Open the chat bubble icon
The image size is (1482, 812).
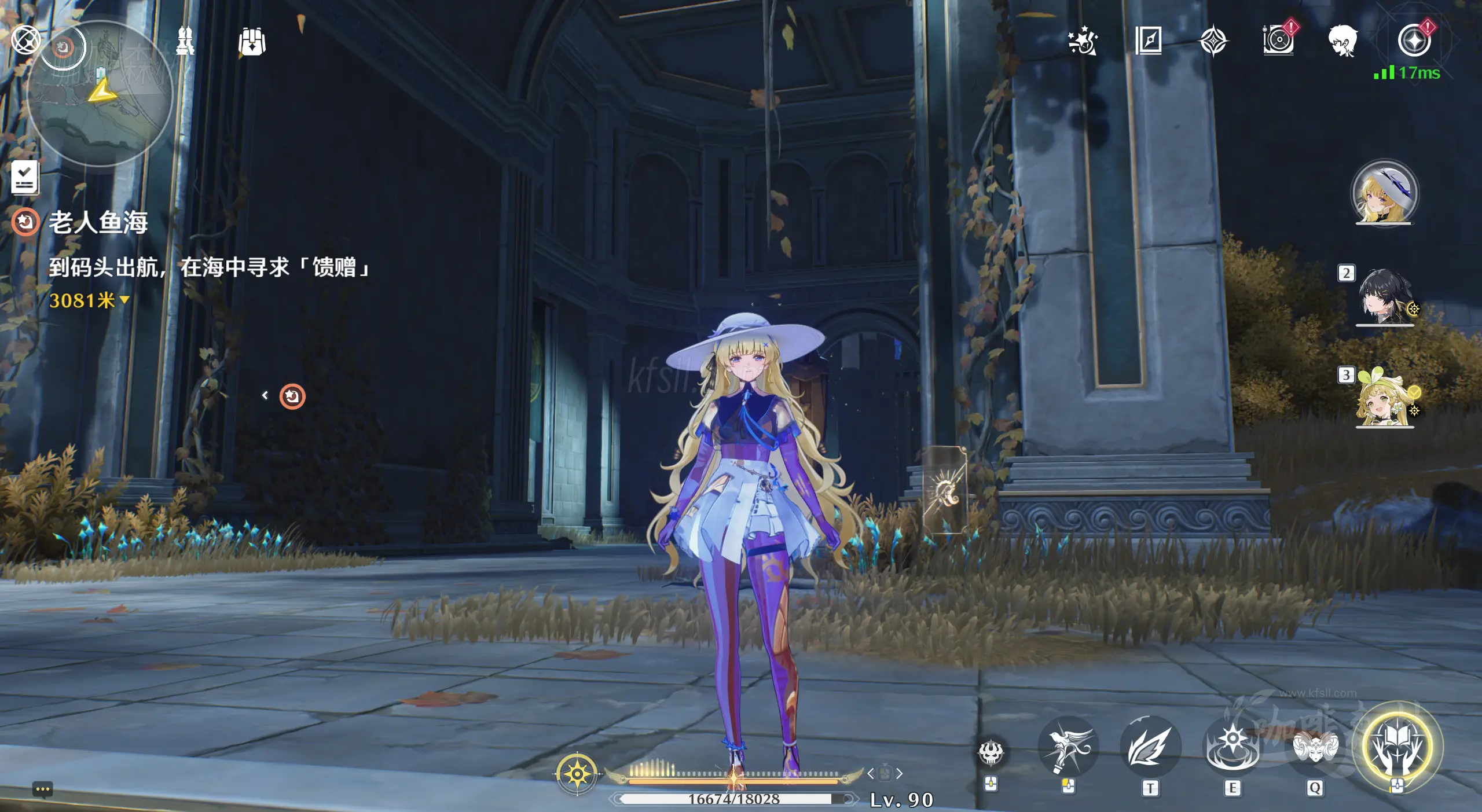point(43,790)
